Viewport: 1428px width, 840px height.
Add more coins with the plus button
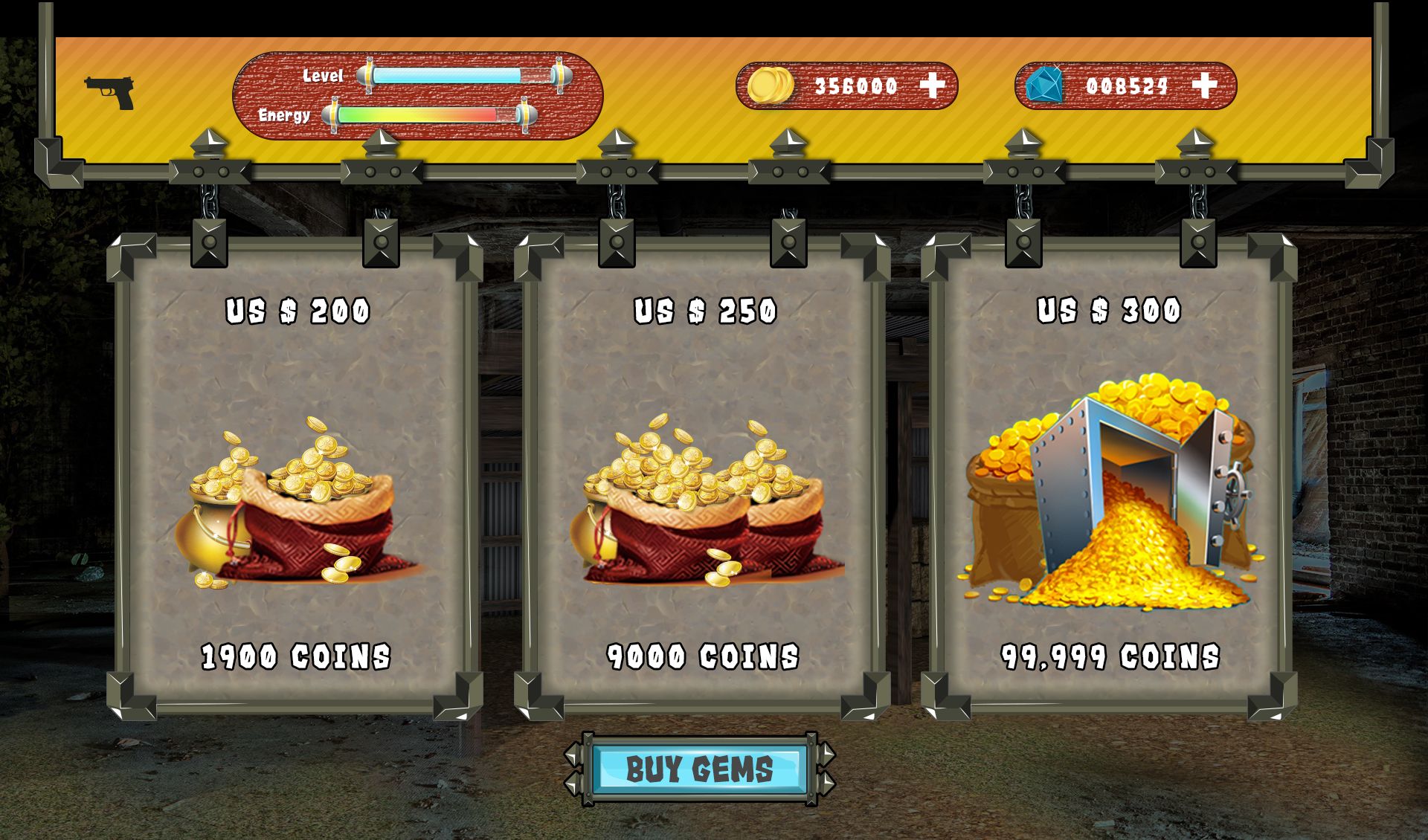(x=932, y=86)
